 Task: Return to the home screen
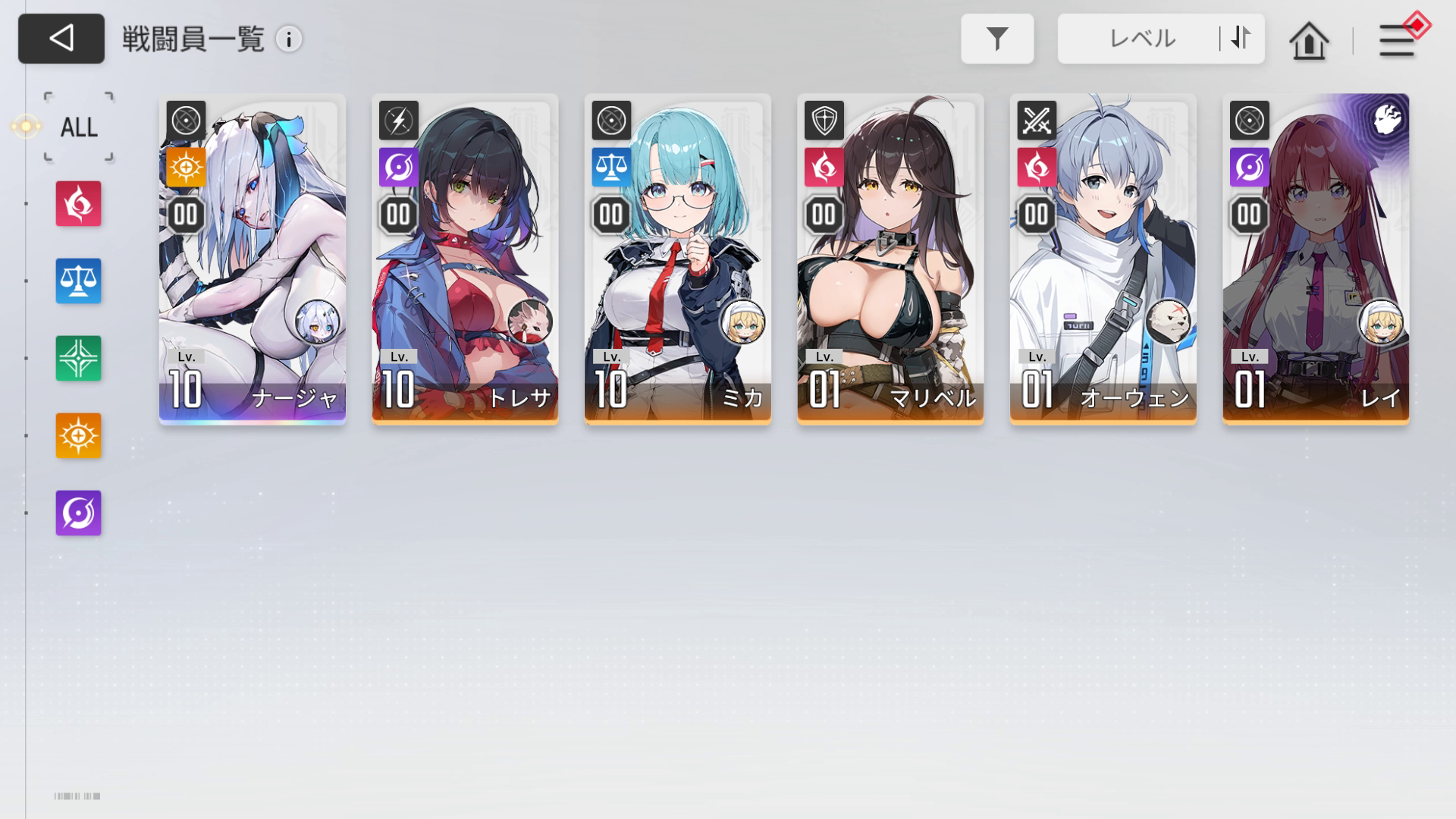[1309, 40]
